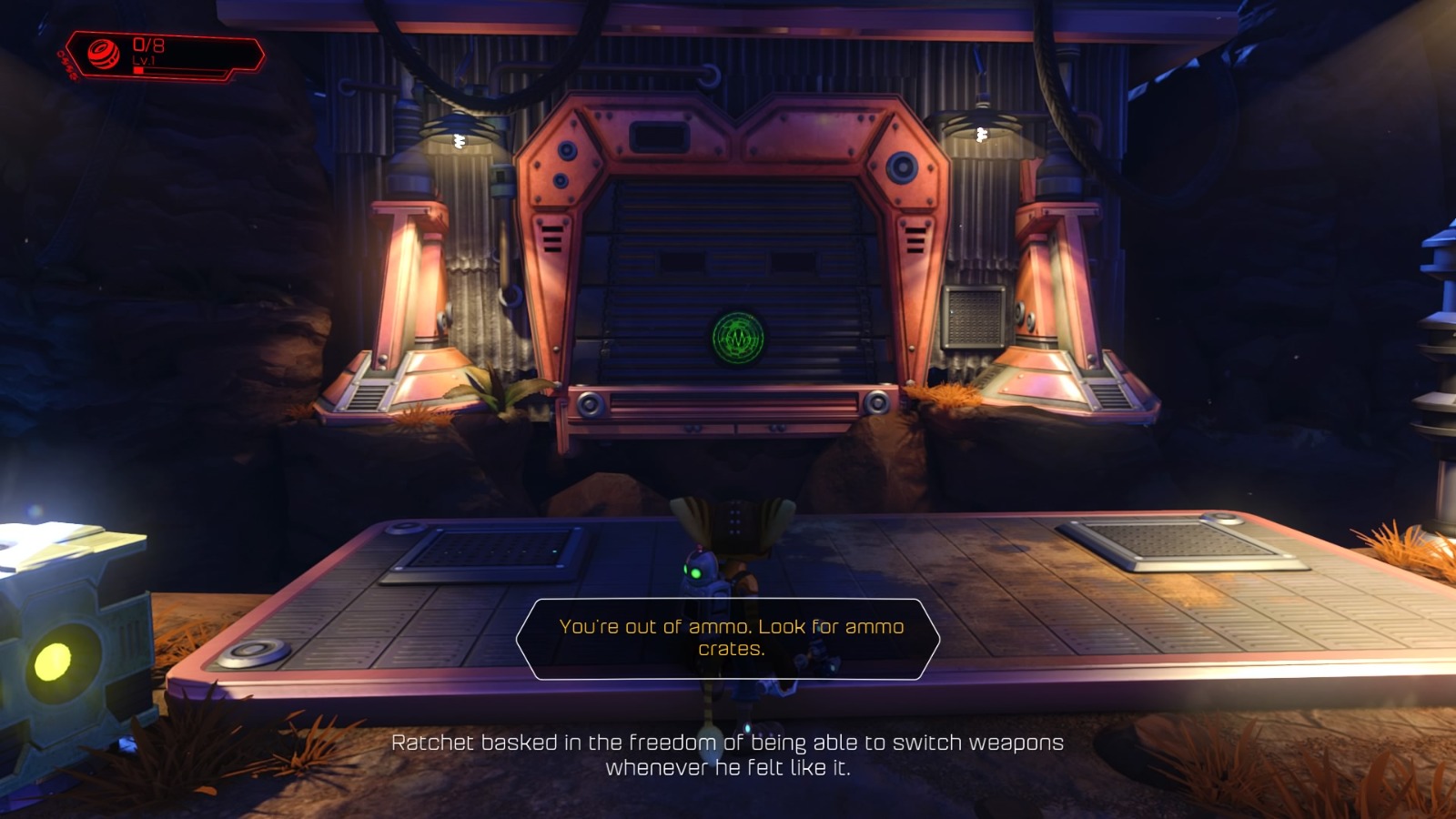
Task: Click the subtitle text about Ratchet switching weapons
Action: click(728, 755)
